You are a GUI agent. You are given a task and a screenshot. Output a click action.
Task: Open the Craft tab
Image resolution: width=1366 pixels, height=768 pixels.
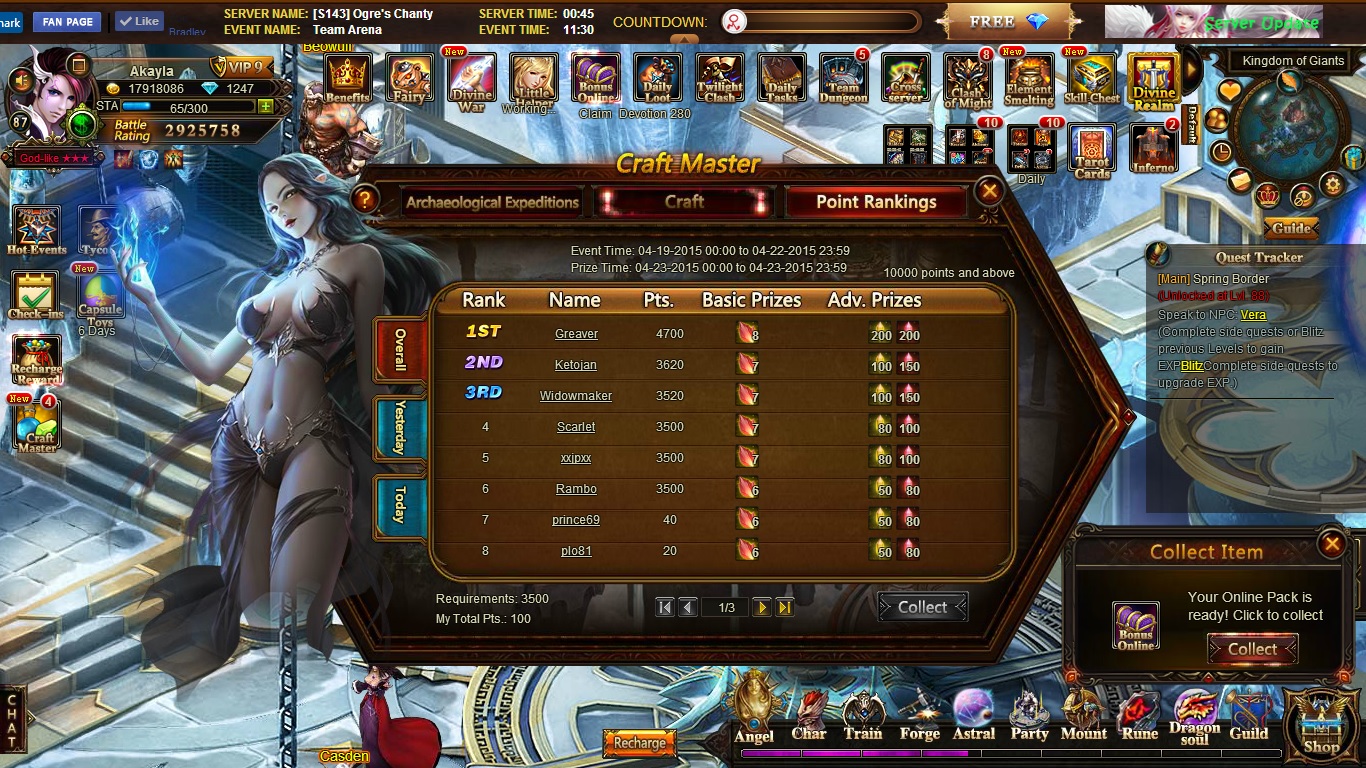tap(684, 202)
